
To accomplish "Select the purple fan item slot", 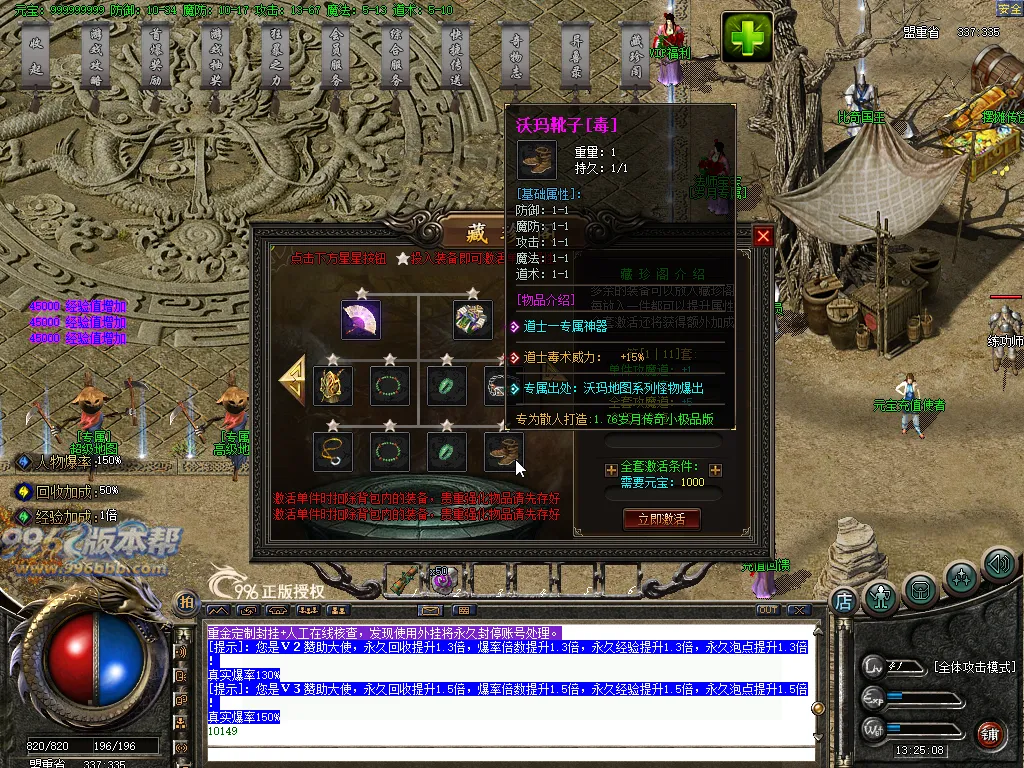I will (x=361, y=320).
